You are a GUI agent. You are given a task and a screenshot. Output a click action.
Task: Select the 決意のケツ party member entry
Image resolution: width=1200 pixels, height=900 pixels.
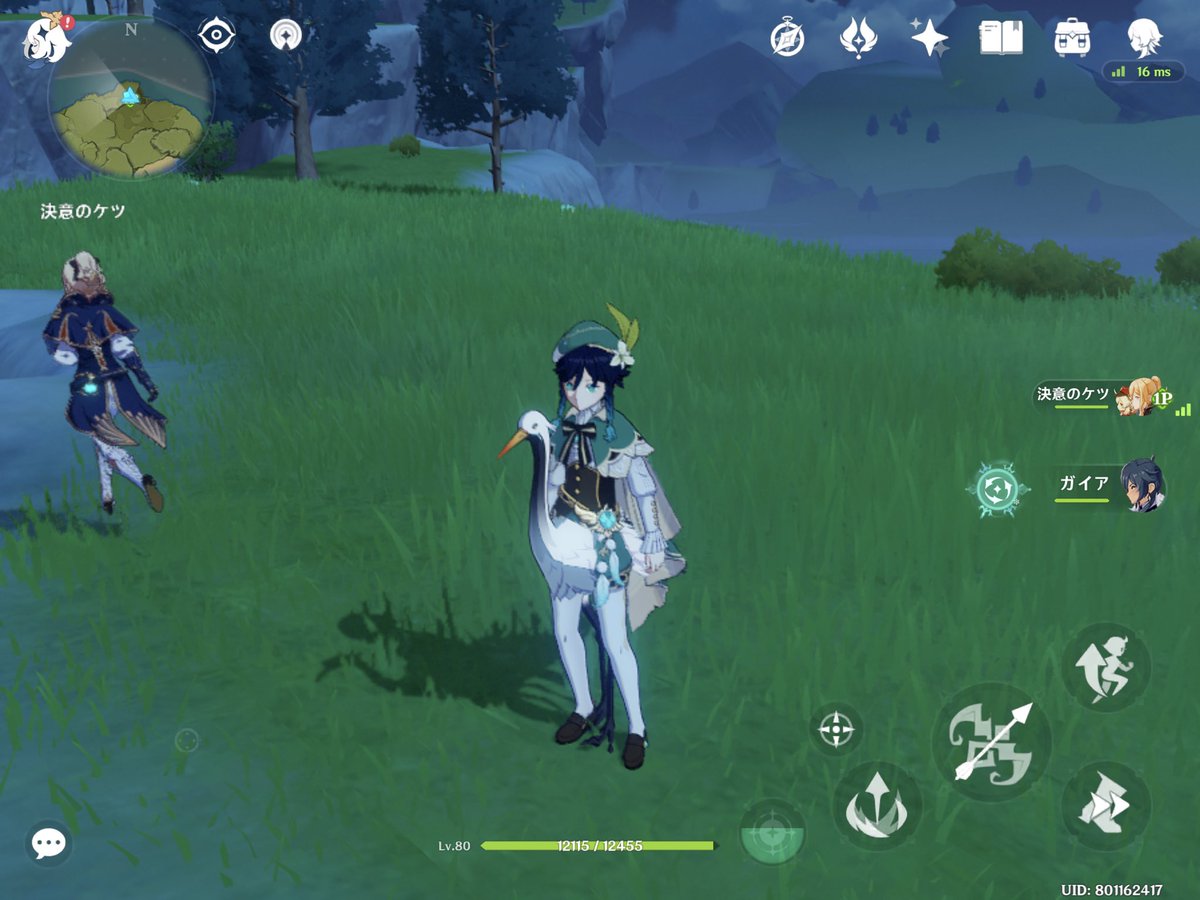(1100, 396)
